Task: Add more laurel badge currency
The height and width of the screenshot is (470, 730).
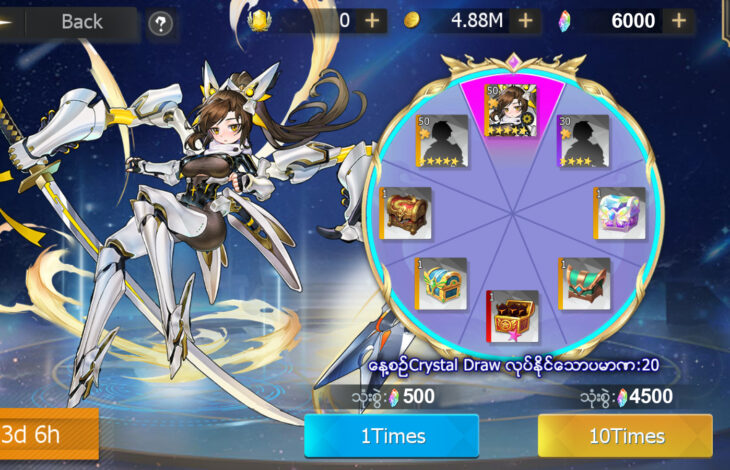Action: (372, 21)
